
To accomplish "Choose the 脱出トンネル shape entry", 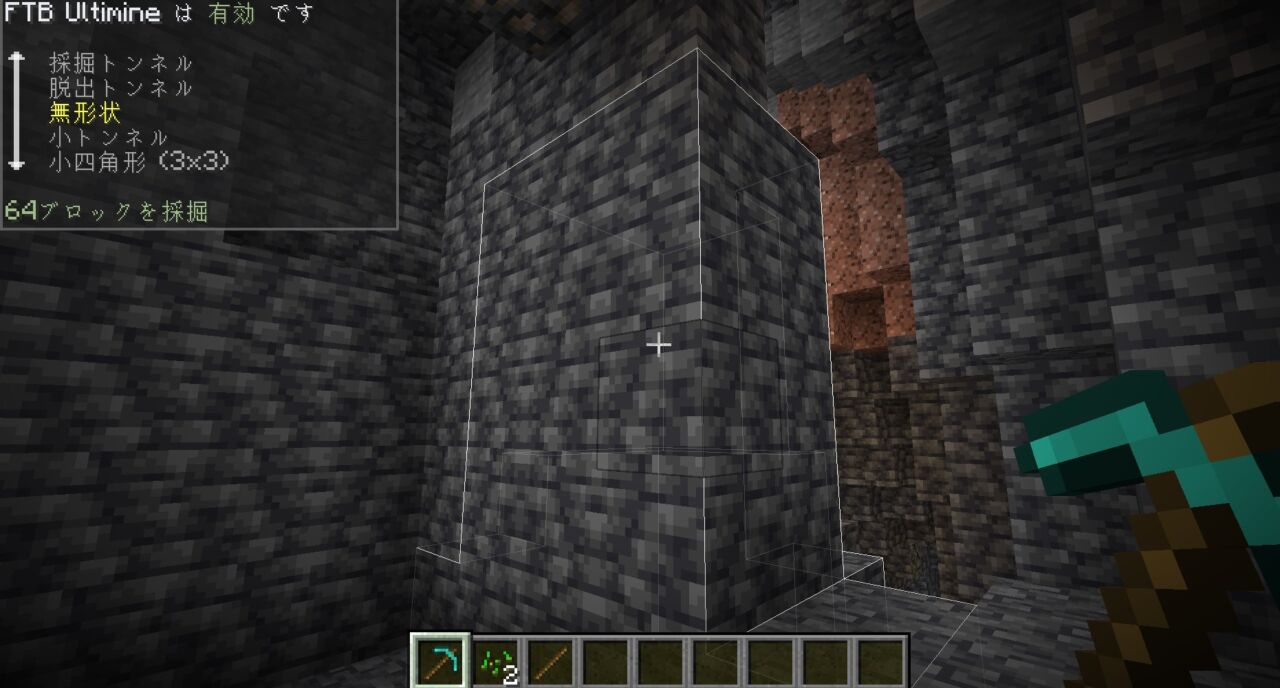I will (120, 88).
